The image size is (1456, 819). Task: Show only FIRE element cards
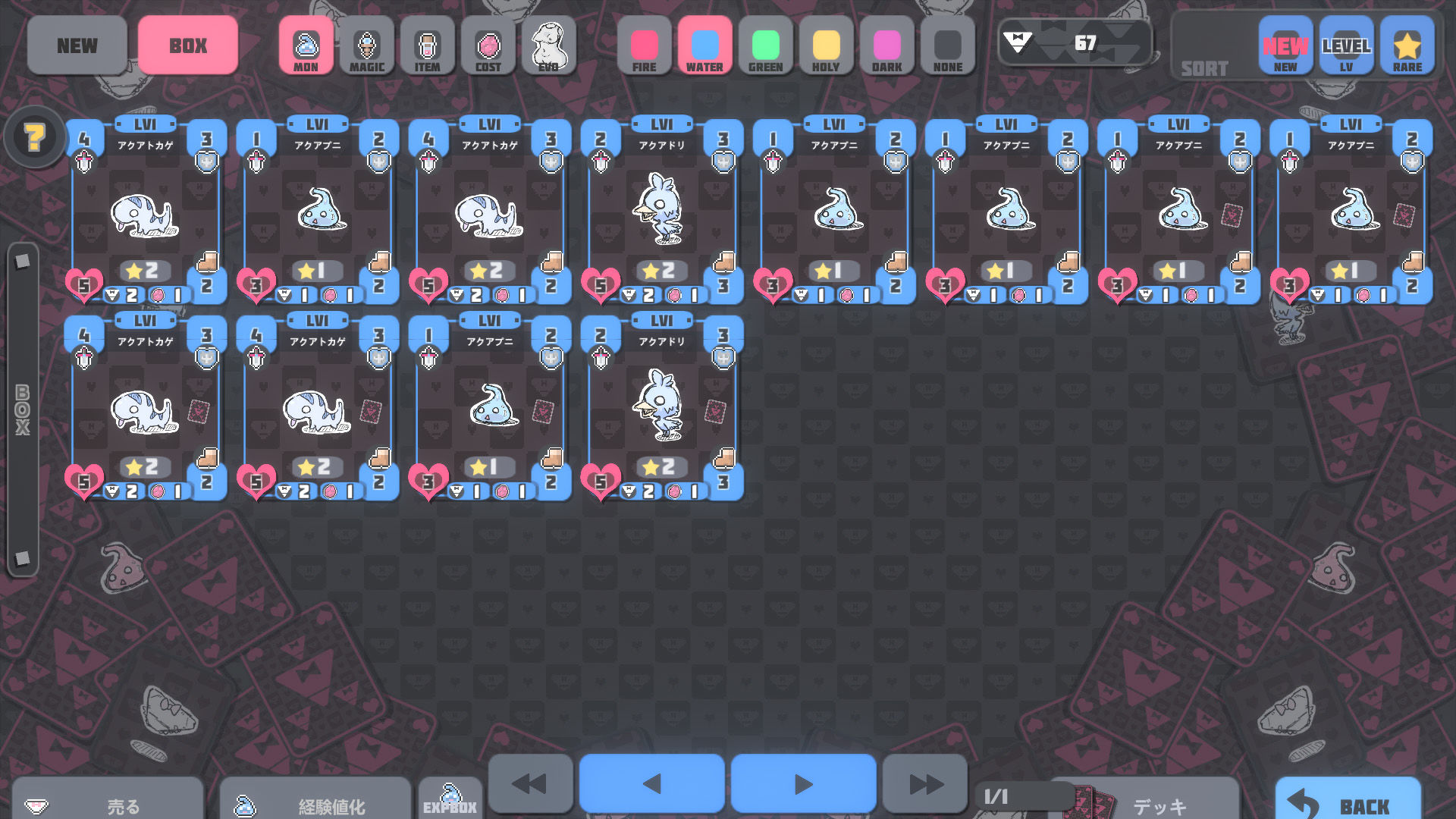point(645,47)
